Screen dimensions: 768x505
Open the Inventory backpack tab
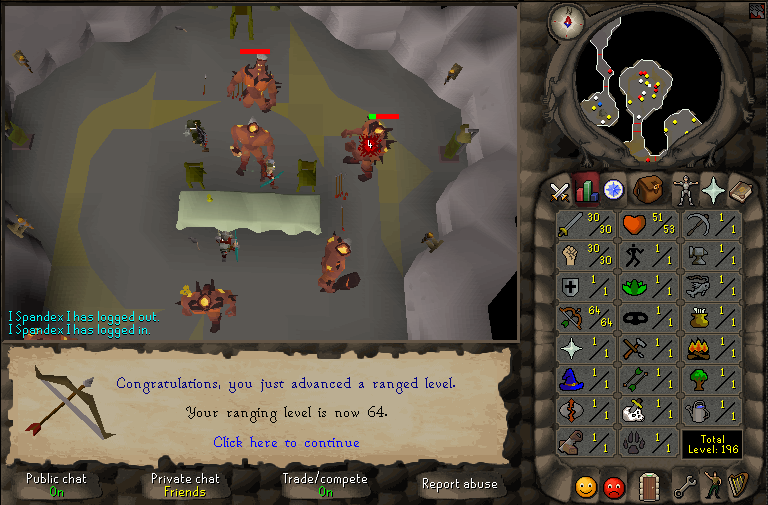click(648, 189)
